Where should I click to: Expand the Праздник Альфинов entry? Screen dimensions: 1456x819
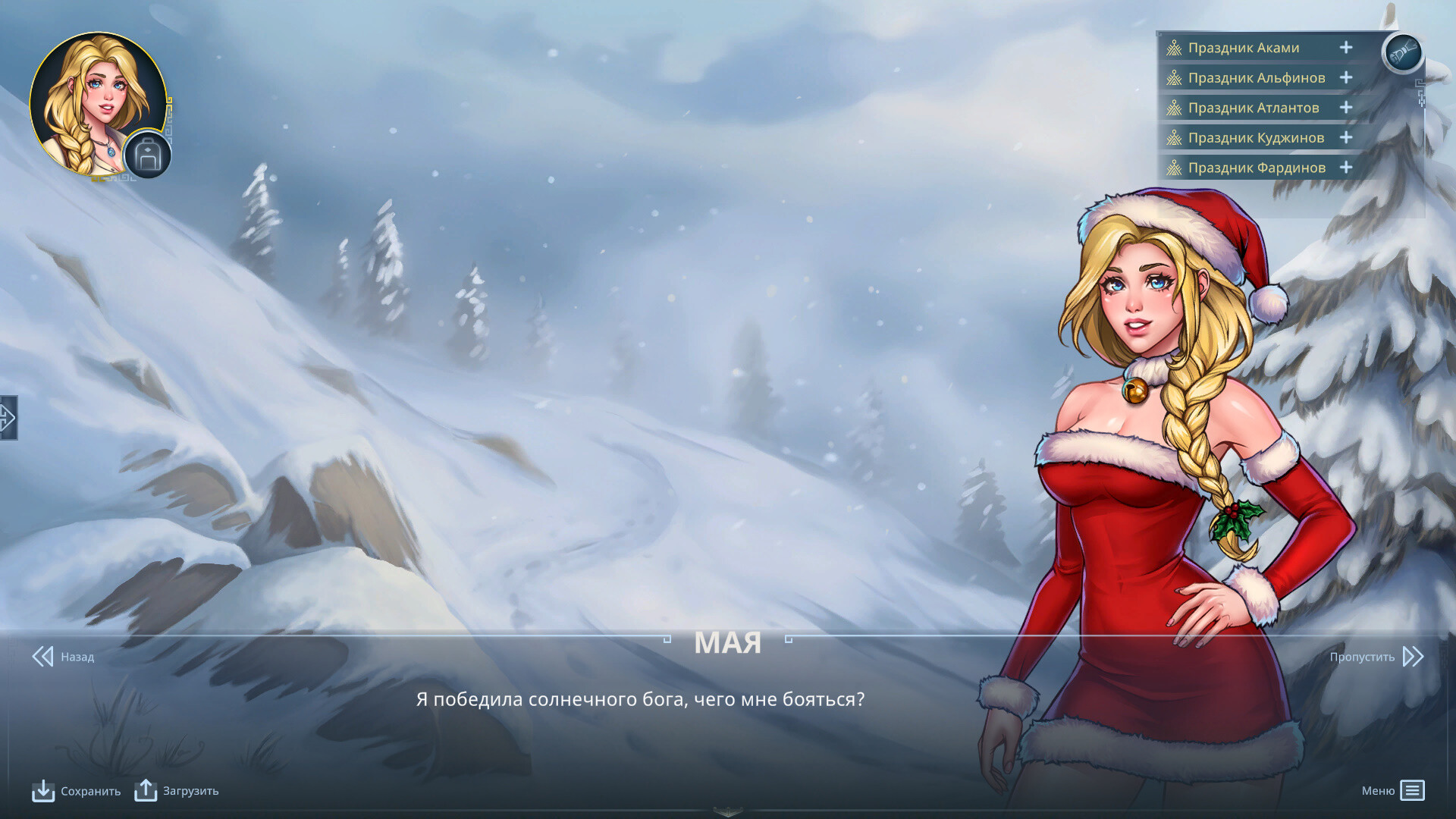[1346, 77]
